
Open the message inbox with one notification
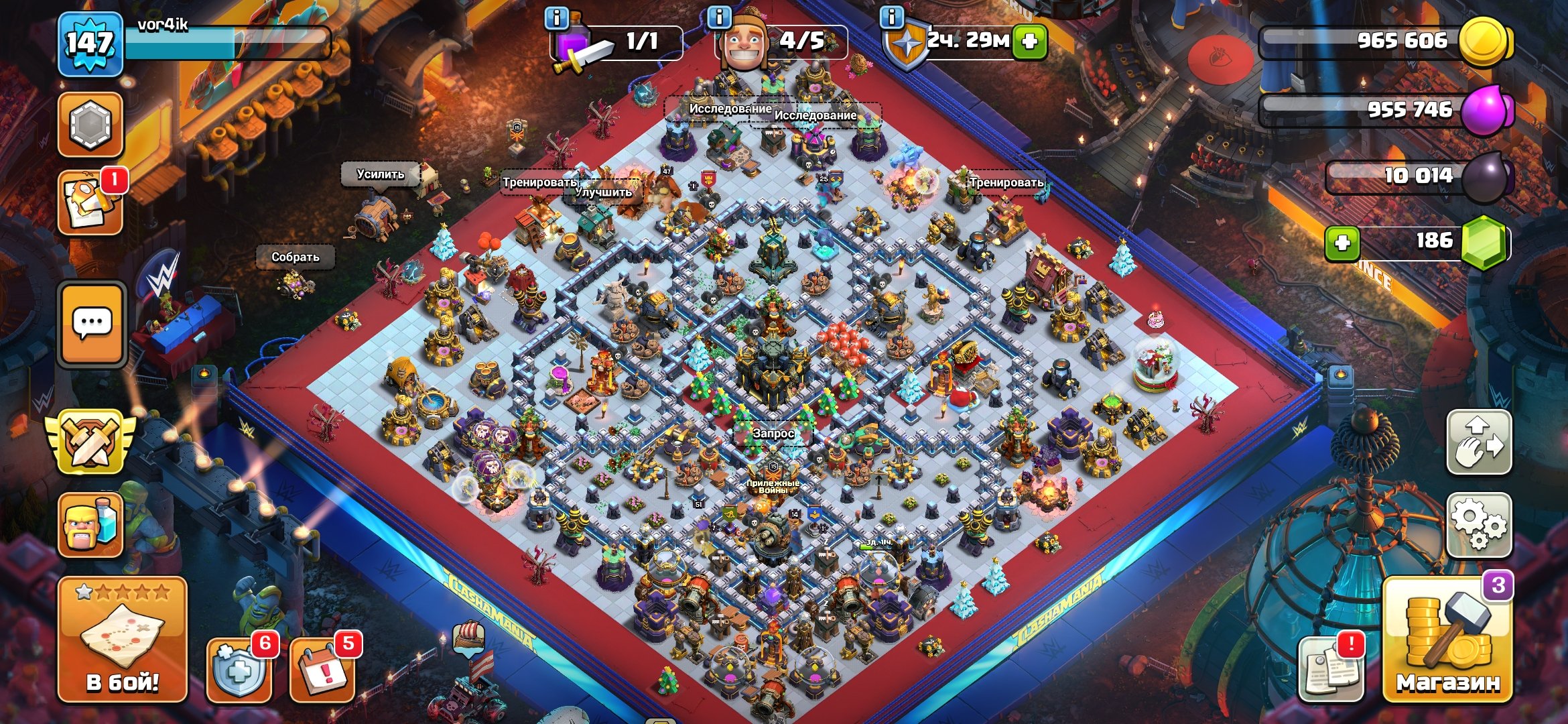click(90, 204)
